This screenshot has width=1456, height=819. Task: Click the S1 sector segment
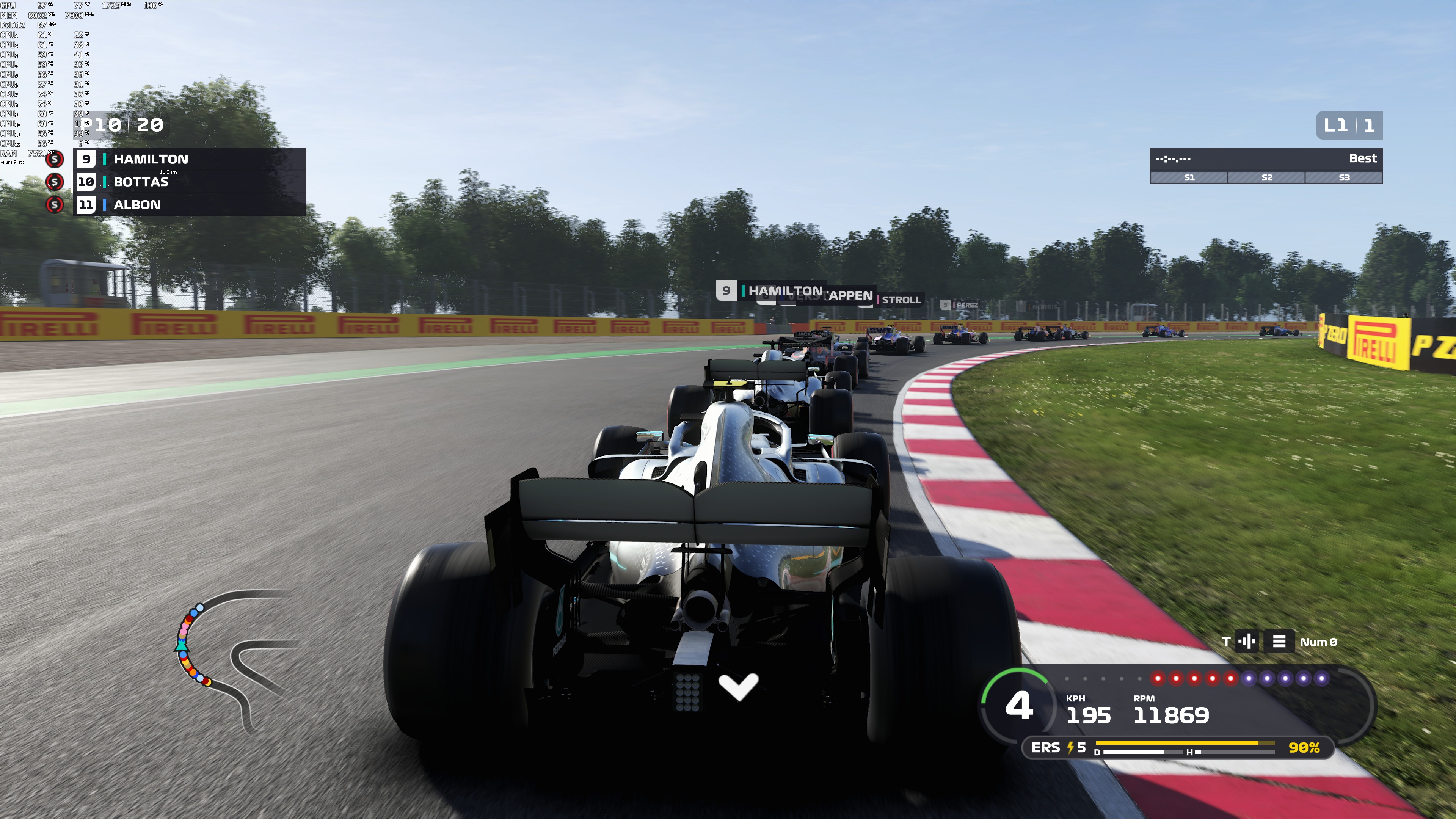coord(1189,177)
